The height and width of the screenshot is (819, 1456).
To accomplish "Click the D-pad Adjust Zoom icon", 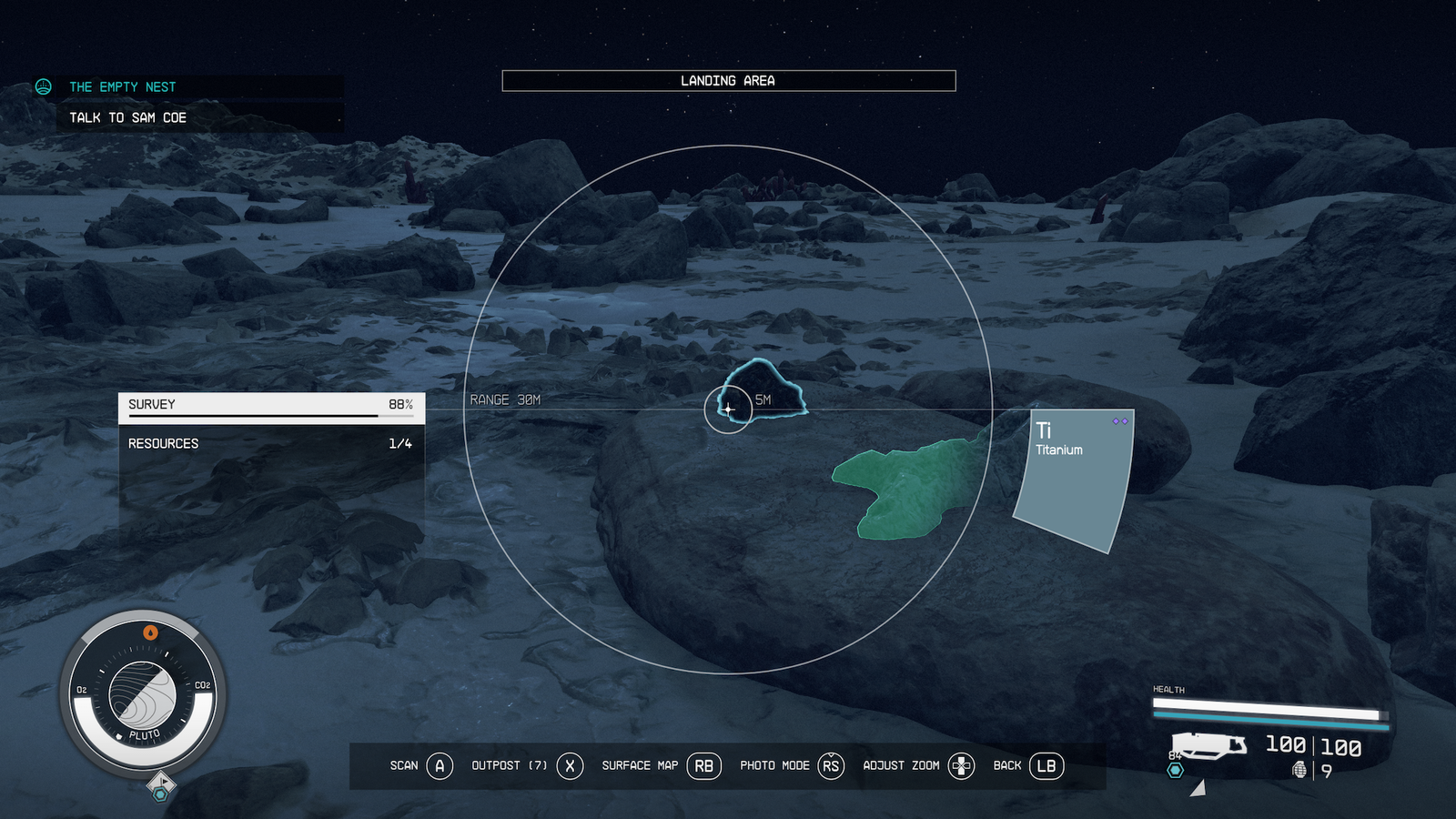I will click(960, 765).
